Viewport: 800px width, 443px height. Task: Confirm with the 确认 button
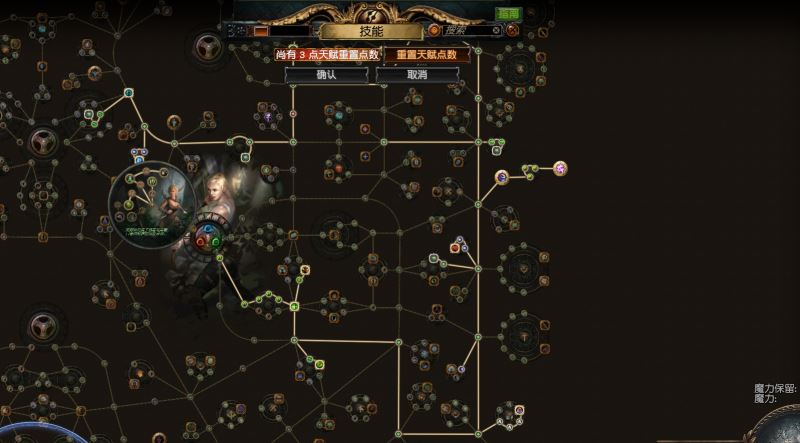click(327, 74)
